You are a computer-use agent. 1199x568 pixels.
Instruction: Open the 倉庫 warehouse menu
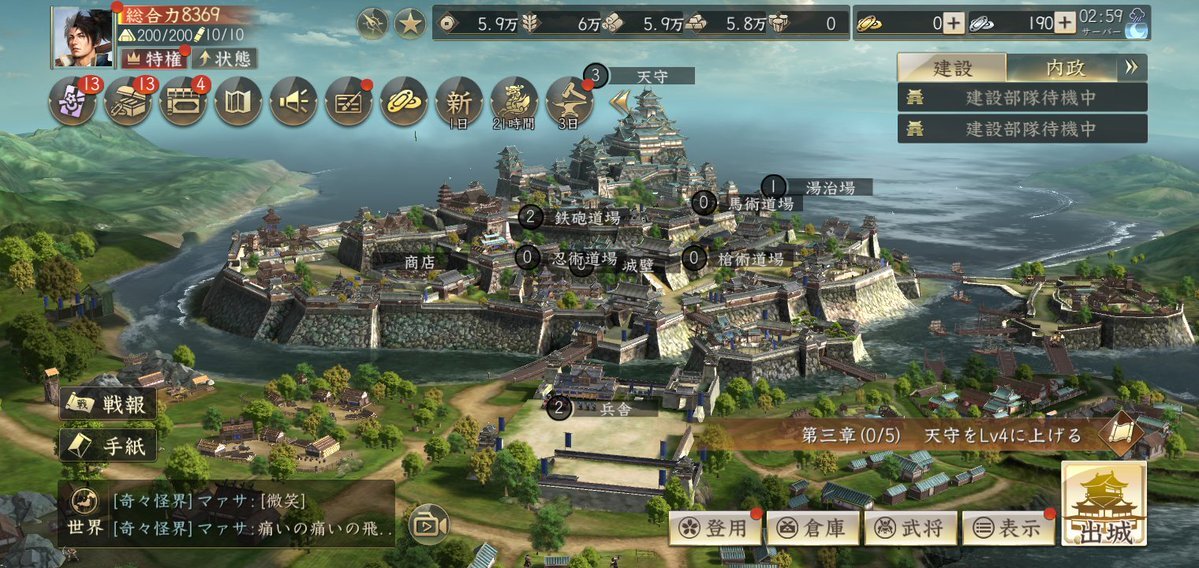point(813,528)
